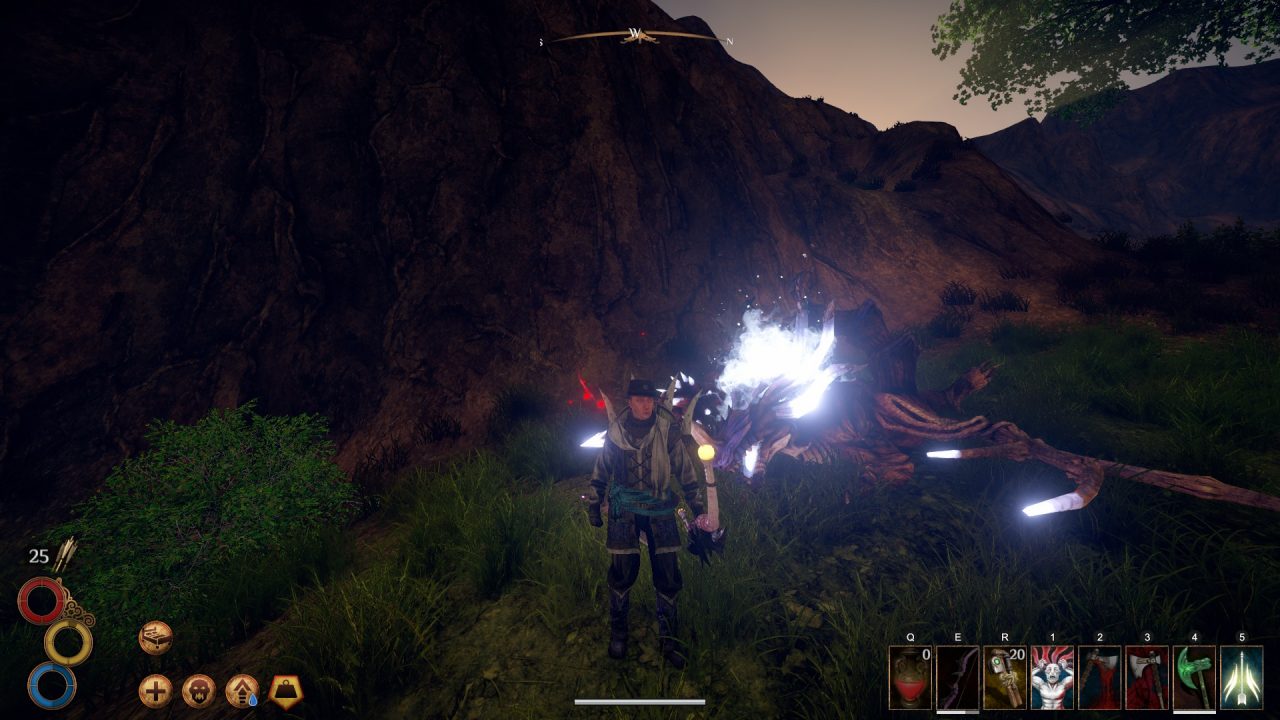The height and width of the screenshot is (720, 1280).
Task: Equip the green axe quickslot
Action: point(1194,677)
